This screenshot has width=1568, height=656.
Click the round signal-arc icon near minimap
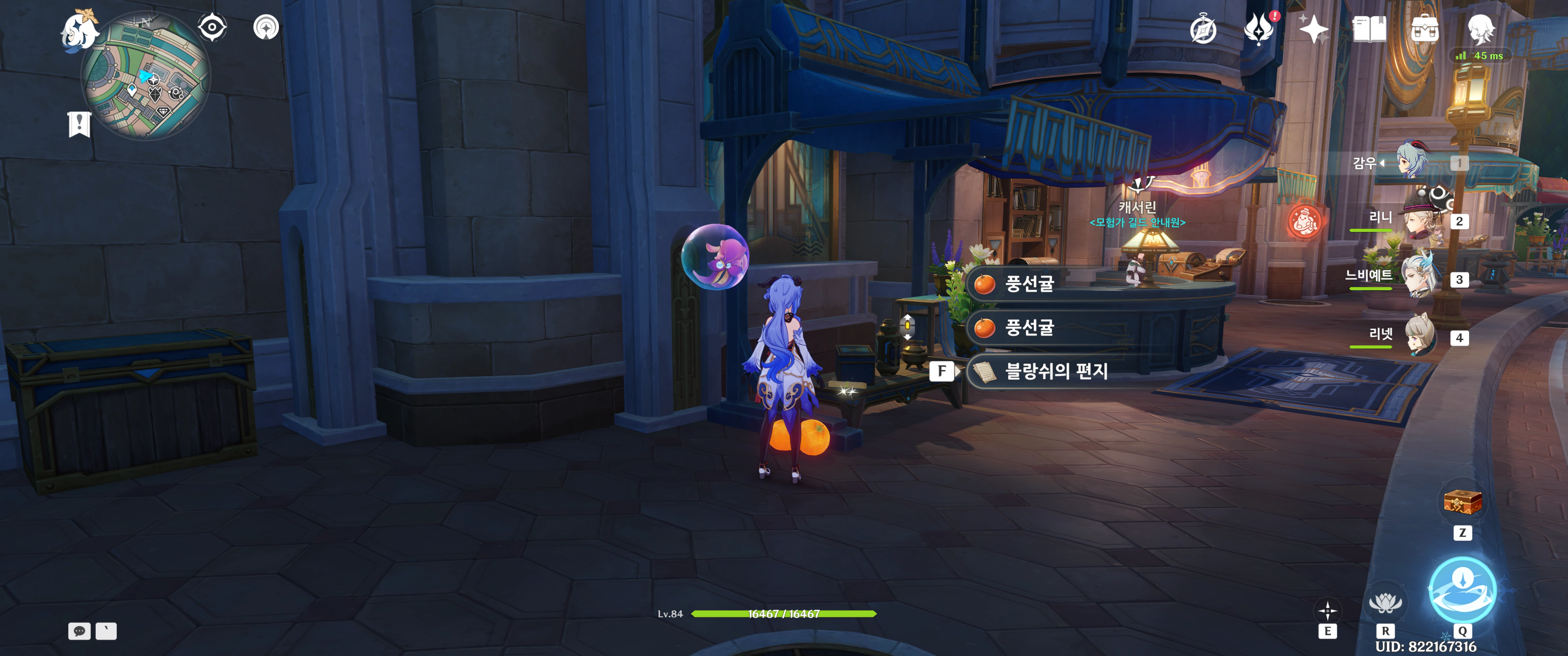pyautogui.click(x=266, y=27)
